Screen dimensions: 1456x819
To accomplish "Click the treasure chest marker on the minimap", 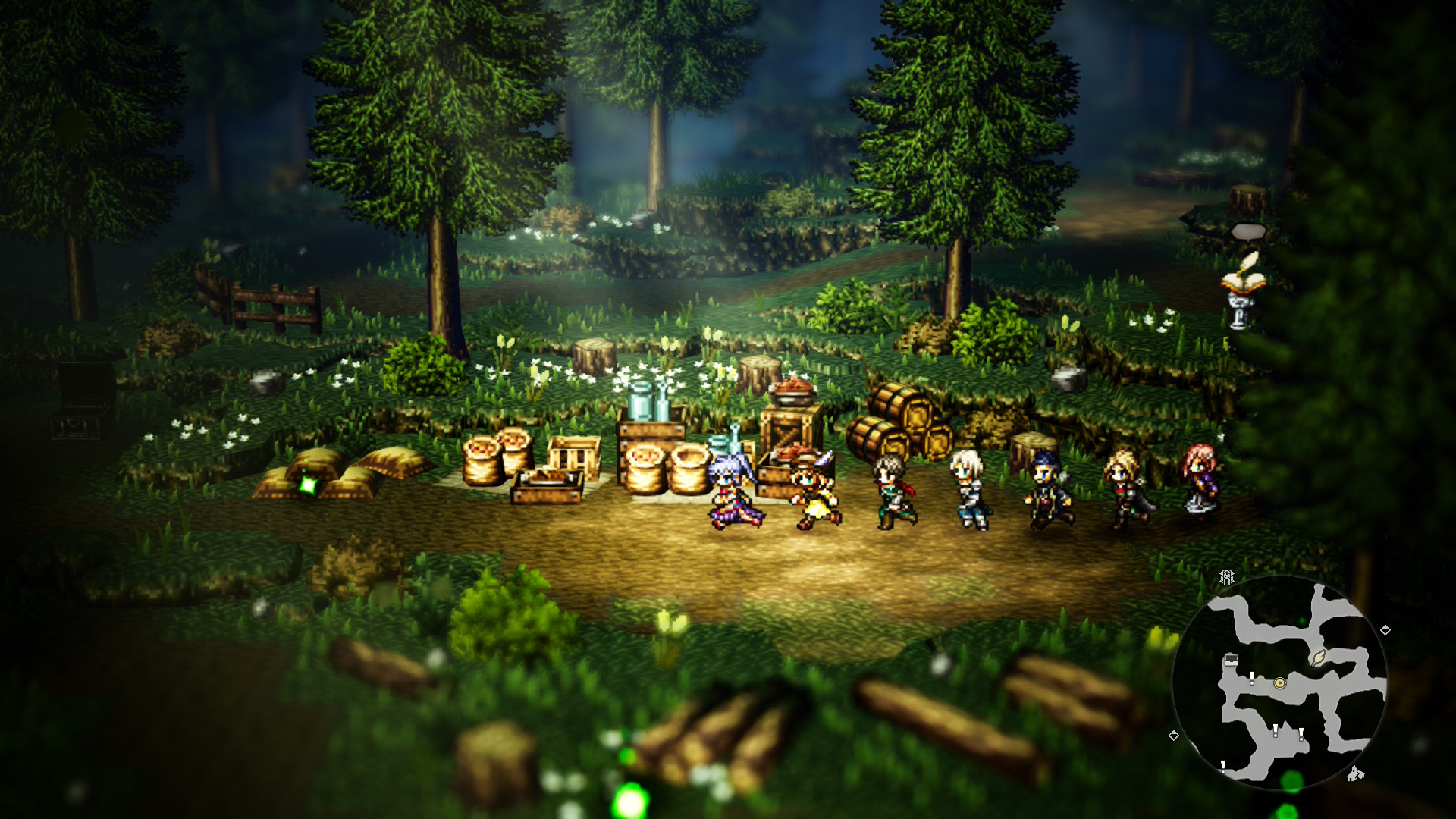I will tap(1230, 659).
